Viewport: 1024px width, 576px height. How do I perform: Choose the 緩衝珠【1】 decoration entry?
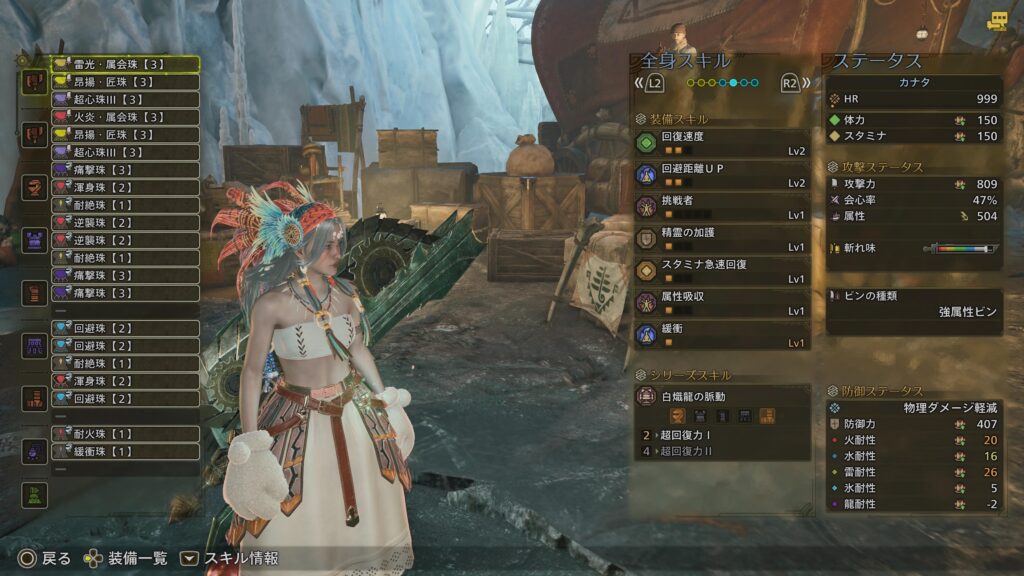pyautogui.click(x=125, y=451)
